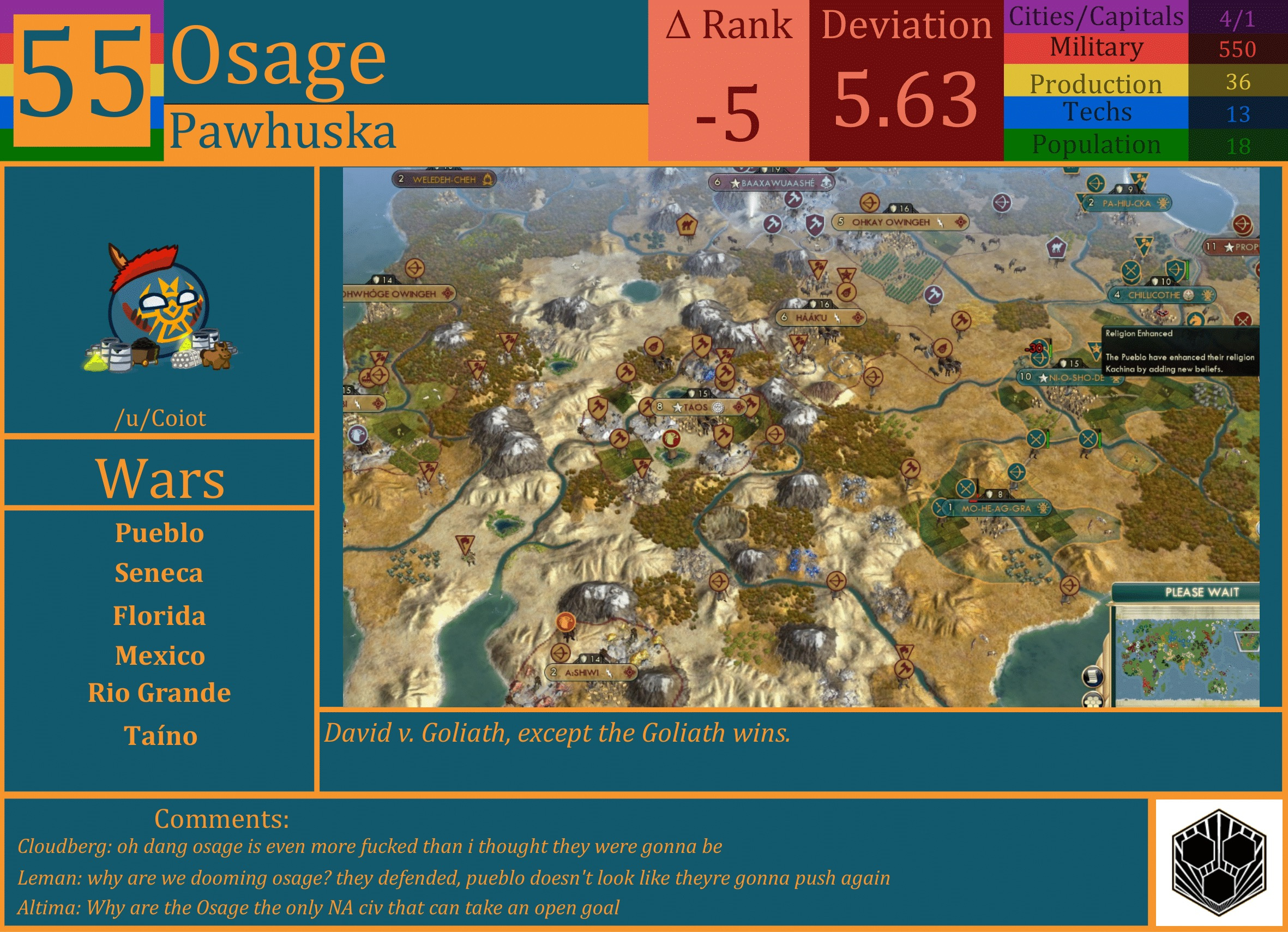The image size is (1288, 932).
Task: Click the camel caravan resource icon near Pa-Hiu-Cka
Action: pyautogui.click(x=1056, y=248)
